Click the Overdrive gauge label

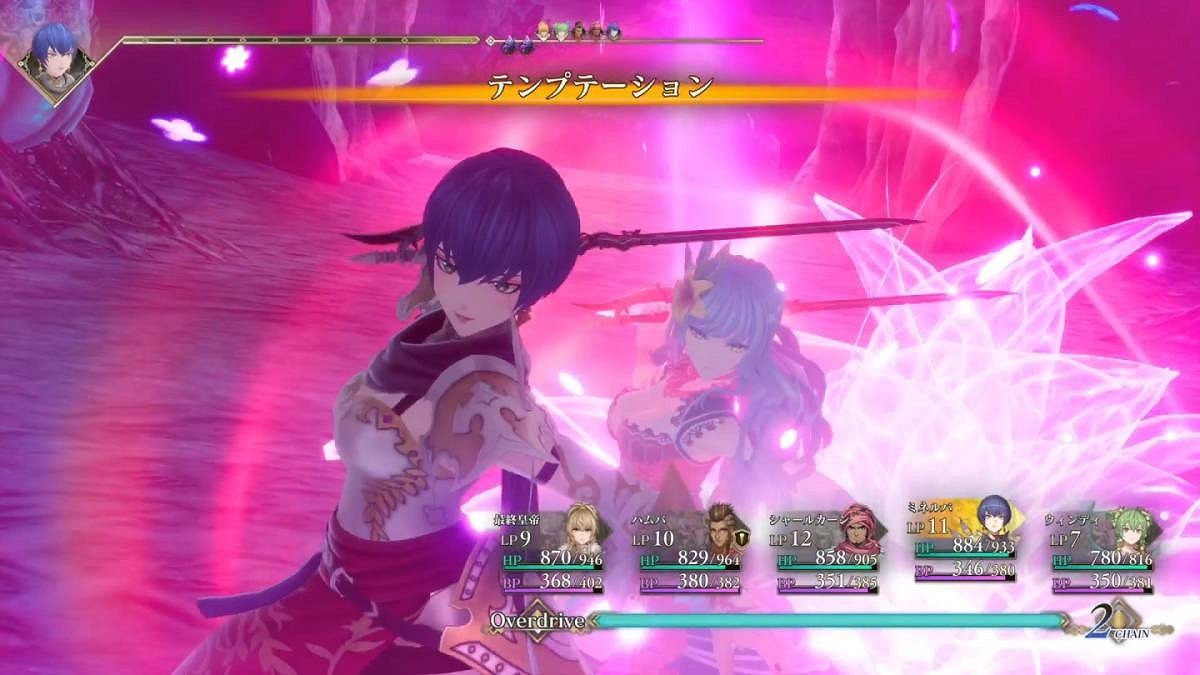536,621
